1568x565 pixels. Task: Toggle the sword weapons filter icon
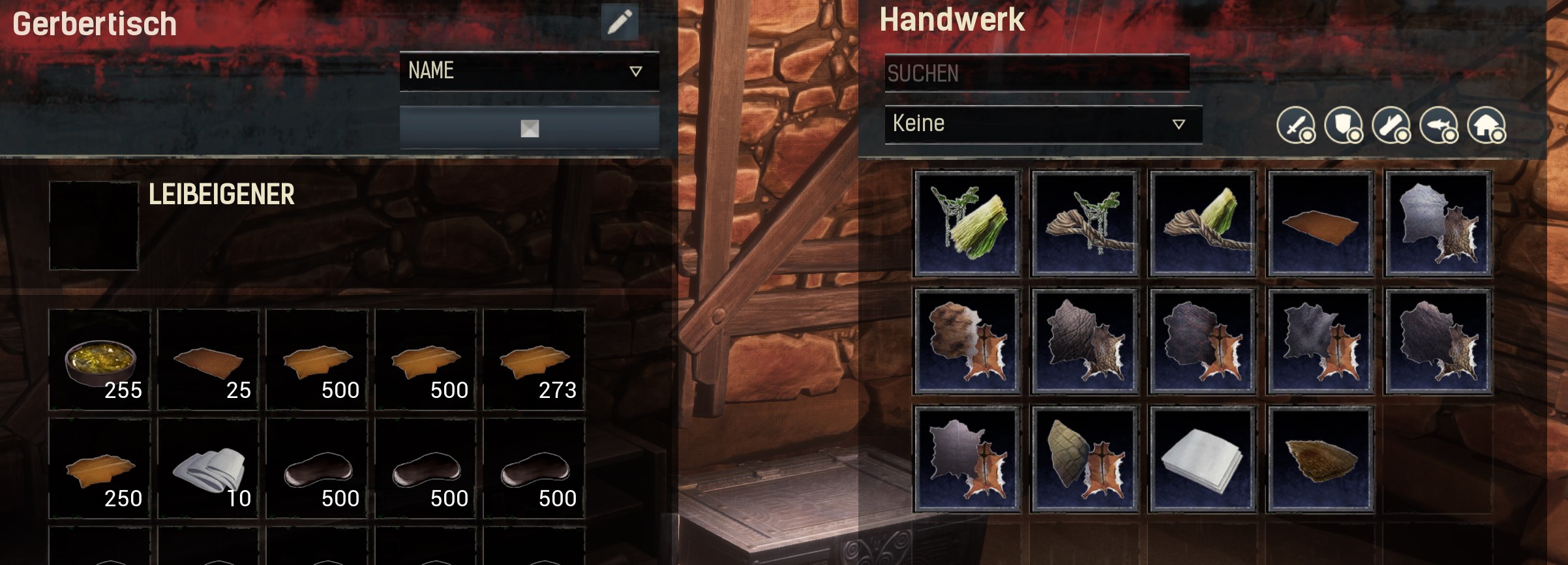[x=1295, y=125]
